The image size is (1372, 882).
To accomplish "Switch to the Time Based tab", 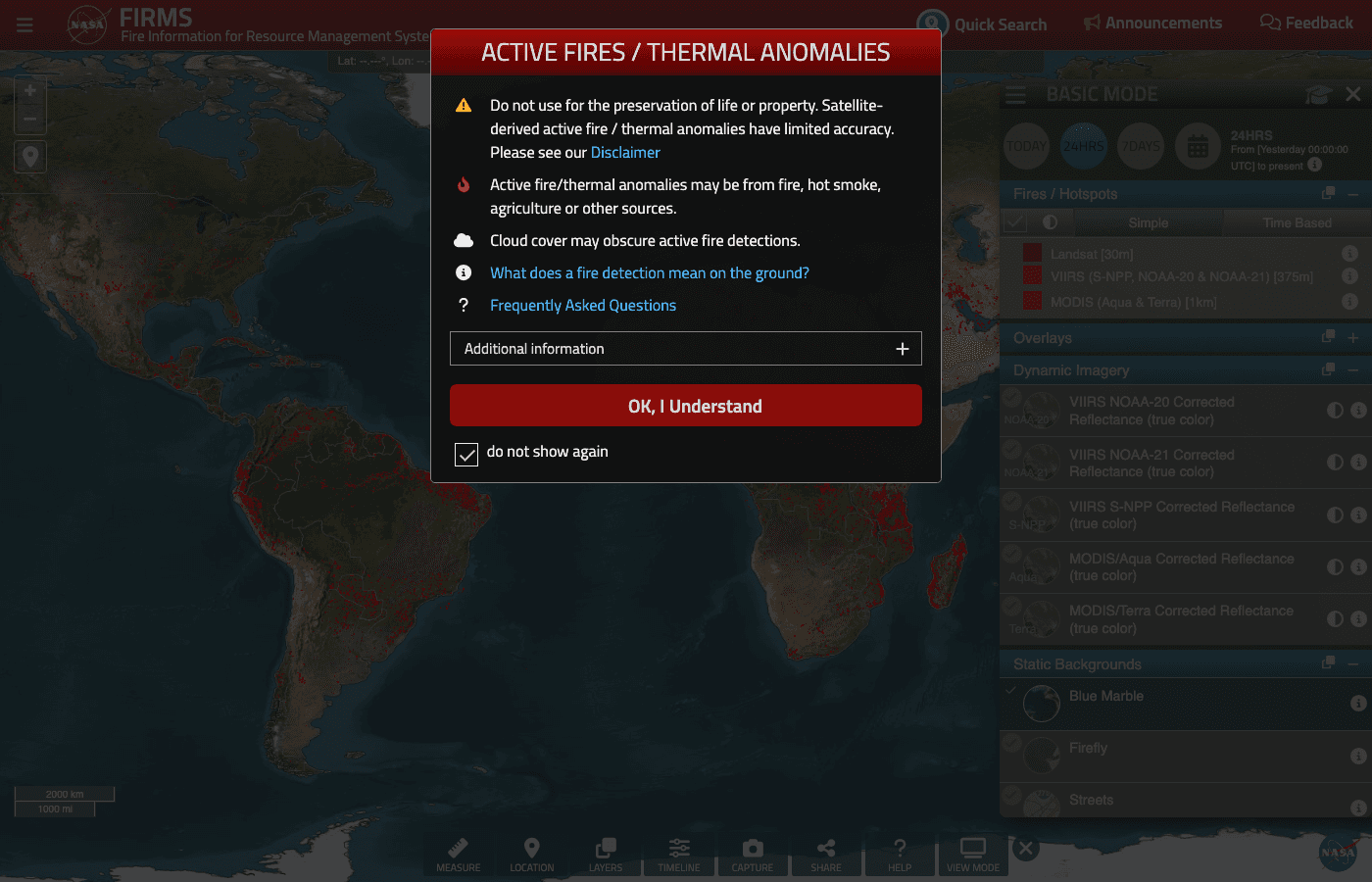I will click(1296, 222).
